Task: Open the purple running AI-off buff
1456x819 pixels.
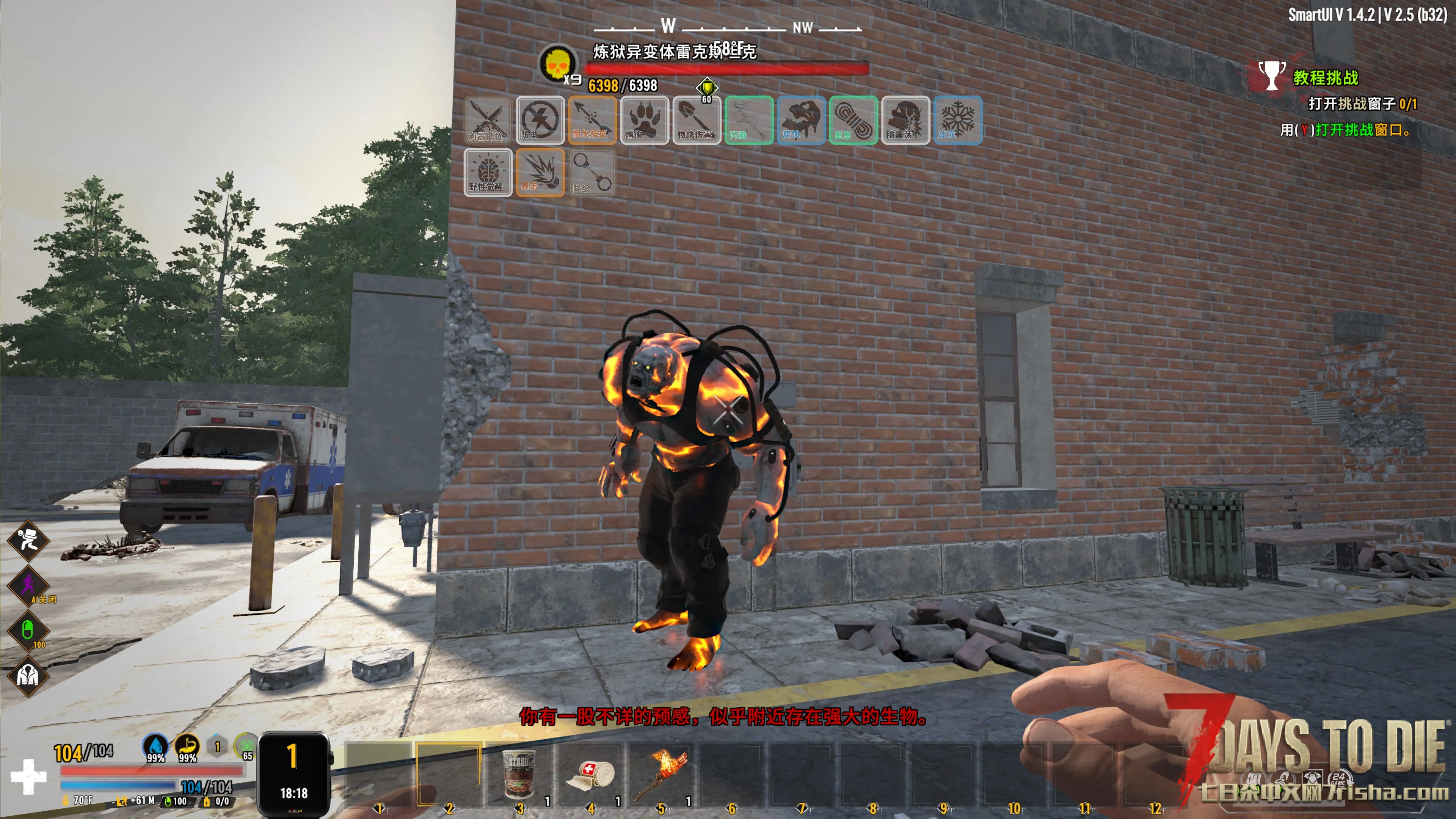Action: coord(28,585)
